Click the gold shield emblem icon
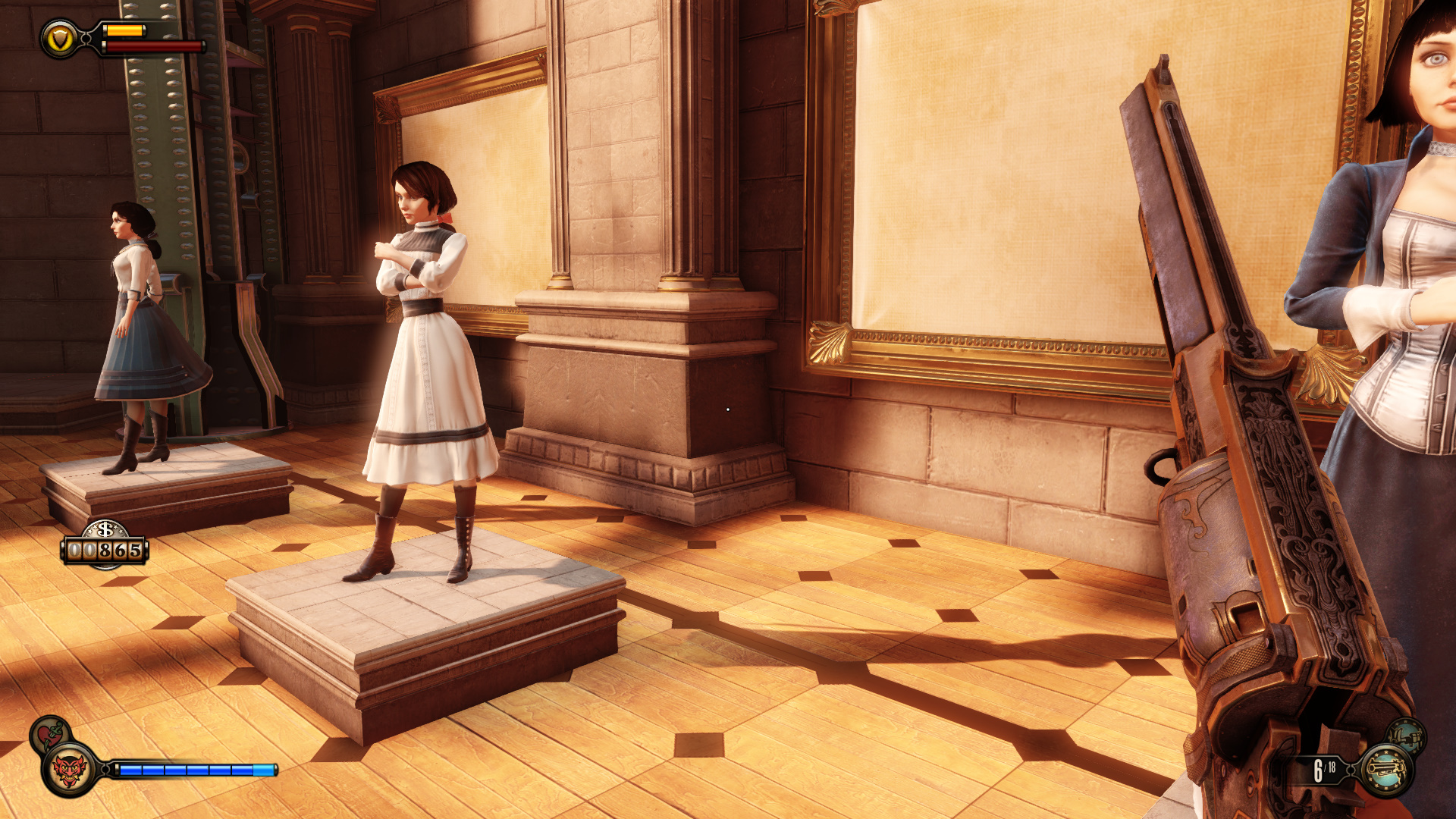The image size is (1456, 819). point(60,39)
